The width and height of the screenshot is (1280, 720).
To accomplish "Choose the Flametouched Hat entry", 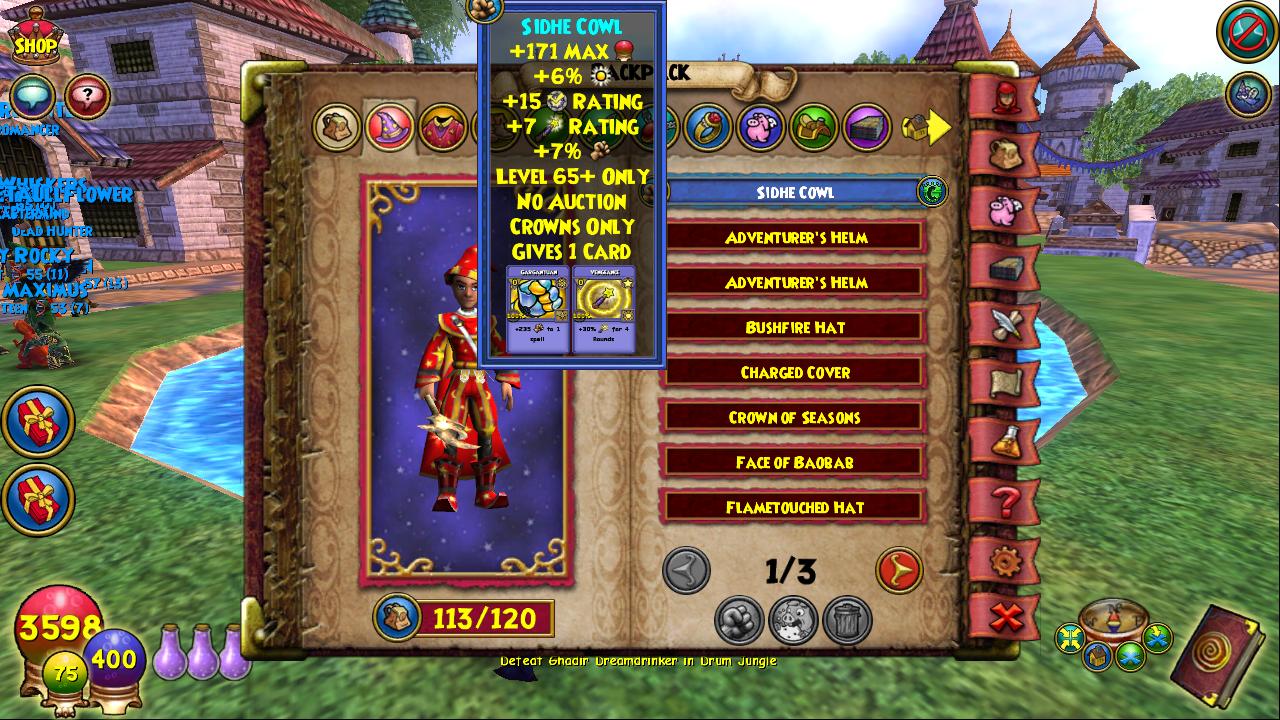I will coord(795,508).
